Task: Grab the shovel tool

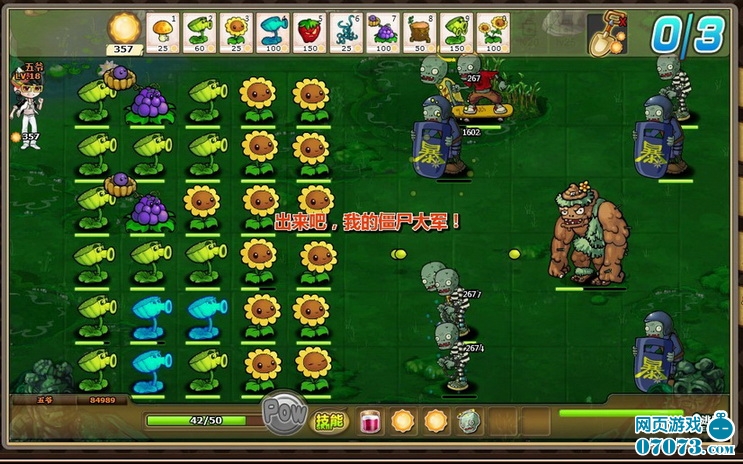Action: [x=608, y=33]
